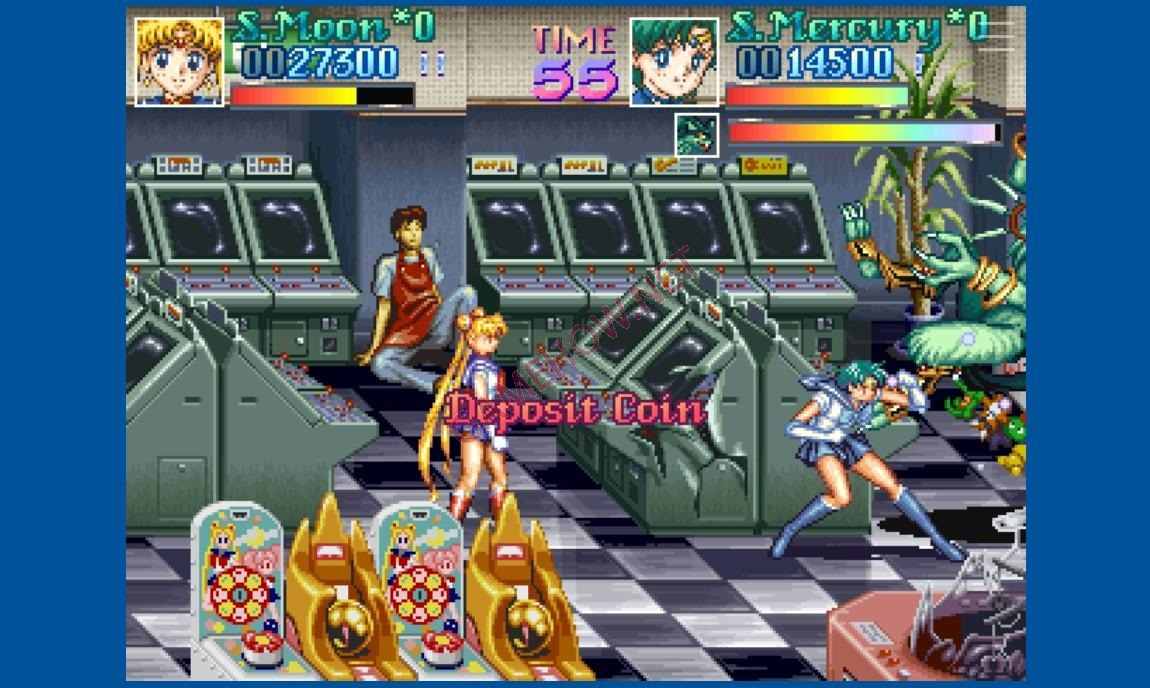Click the Deposit Coin prompt text
1150x688 pixels.
576,410
